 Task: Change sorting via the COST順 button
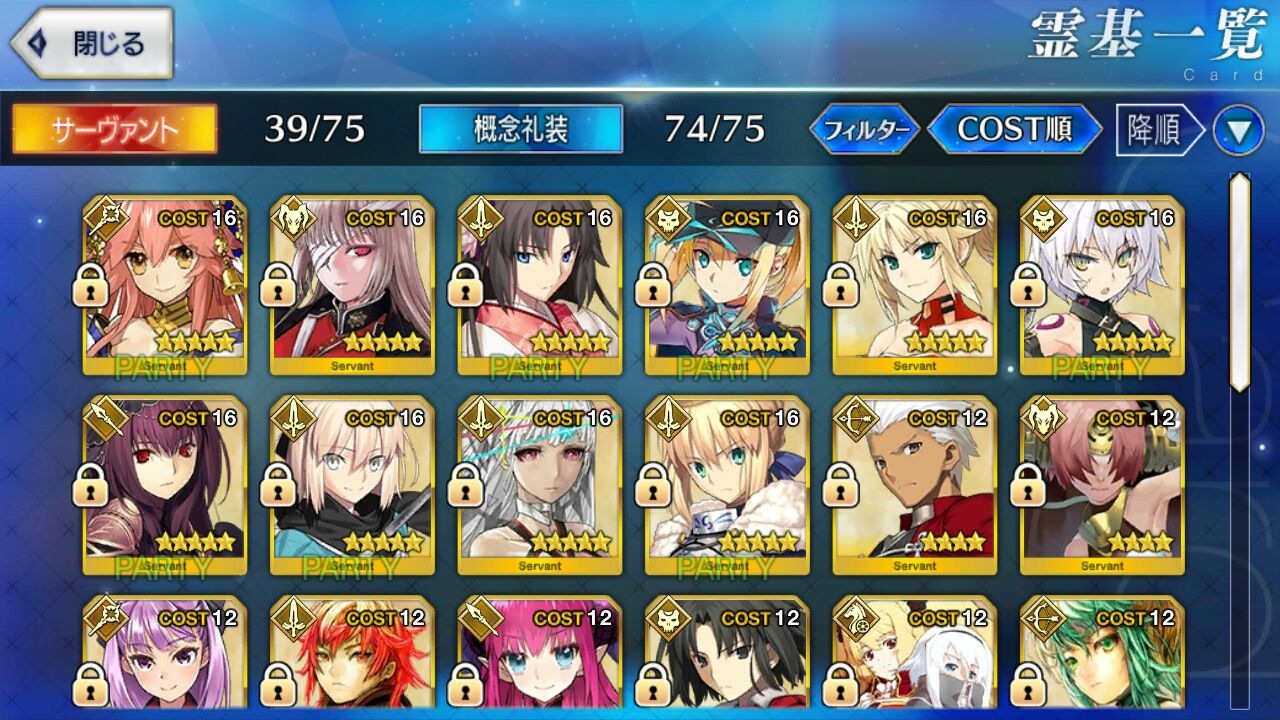point(1014,129)
